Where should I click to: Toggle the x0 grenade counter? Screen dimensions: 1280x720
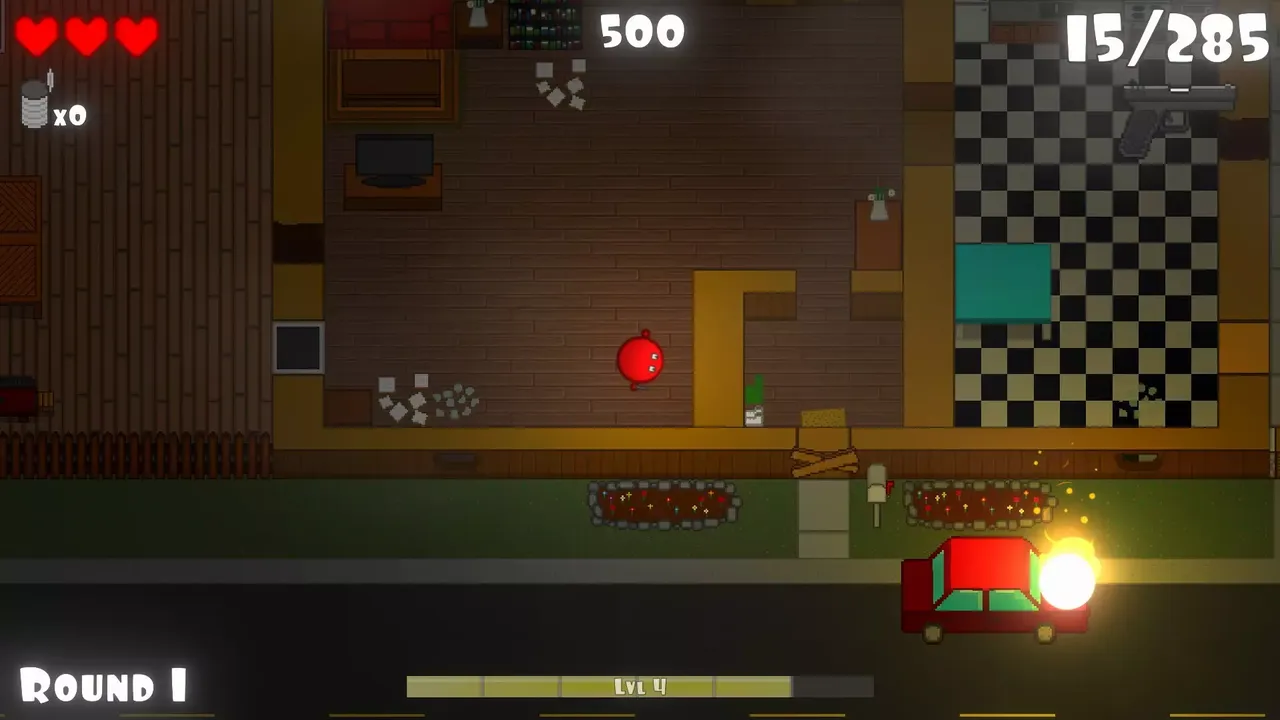[72, 115]
